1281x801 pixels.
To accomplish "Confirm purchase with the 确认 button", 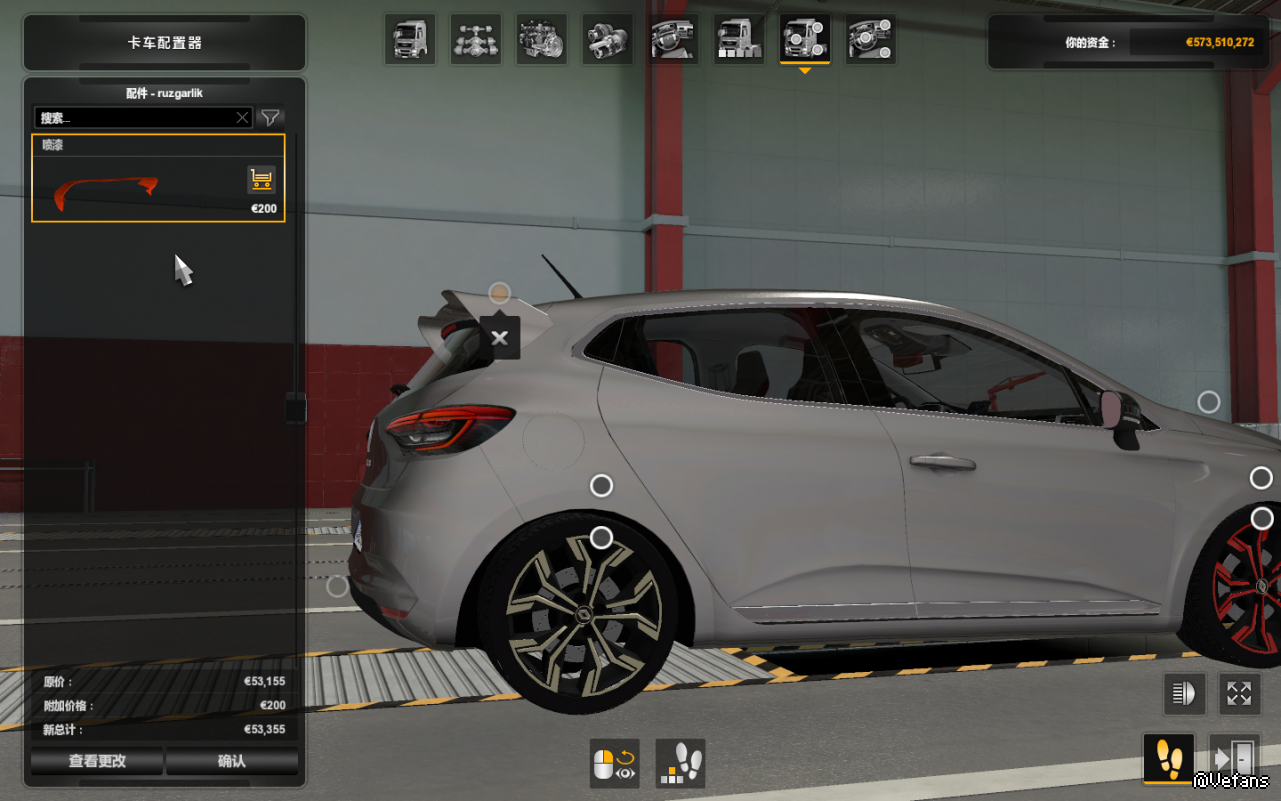I will [x=232, y=761].
